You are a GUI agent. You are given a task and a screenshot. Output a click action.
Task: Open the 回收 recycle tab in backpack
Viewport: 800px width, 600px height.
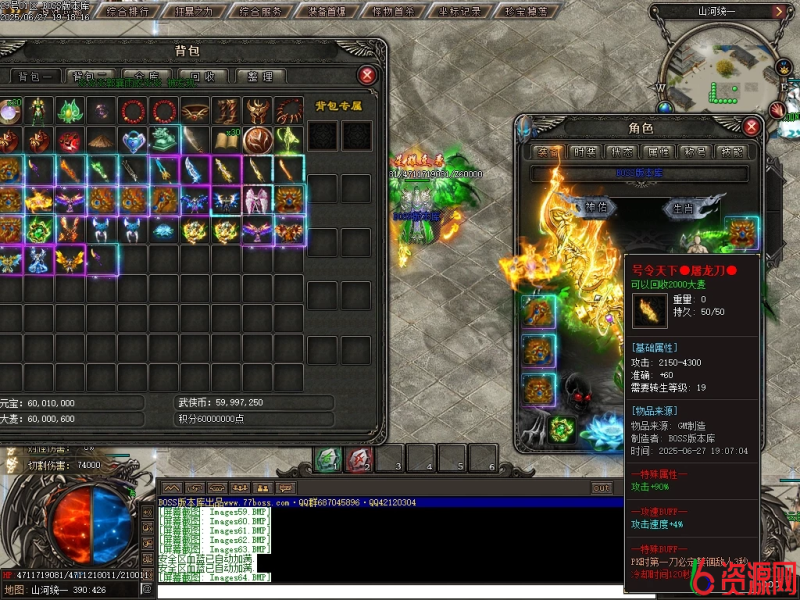[x=201, y=76]
